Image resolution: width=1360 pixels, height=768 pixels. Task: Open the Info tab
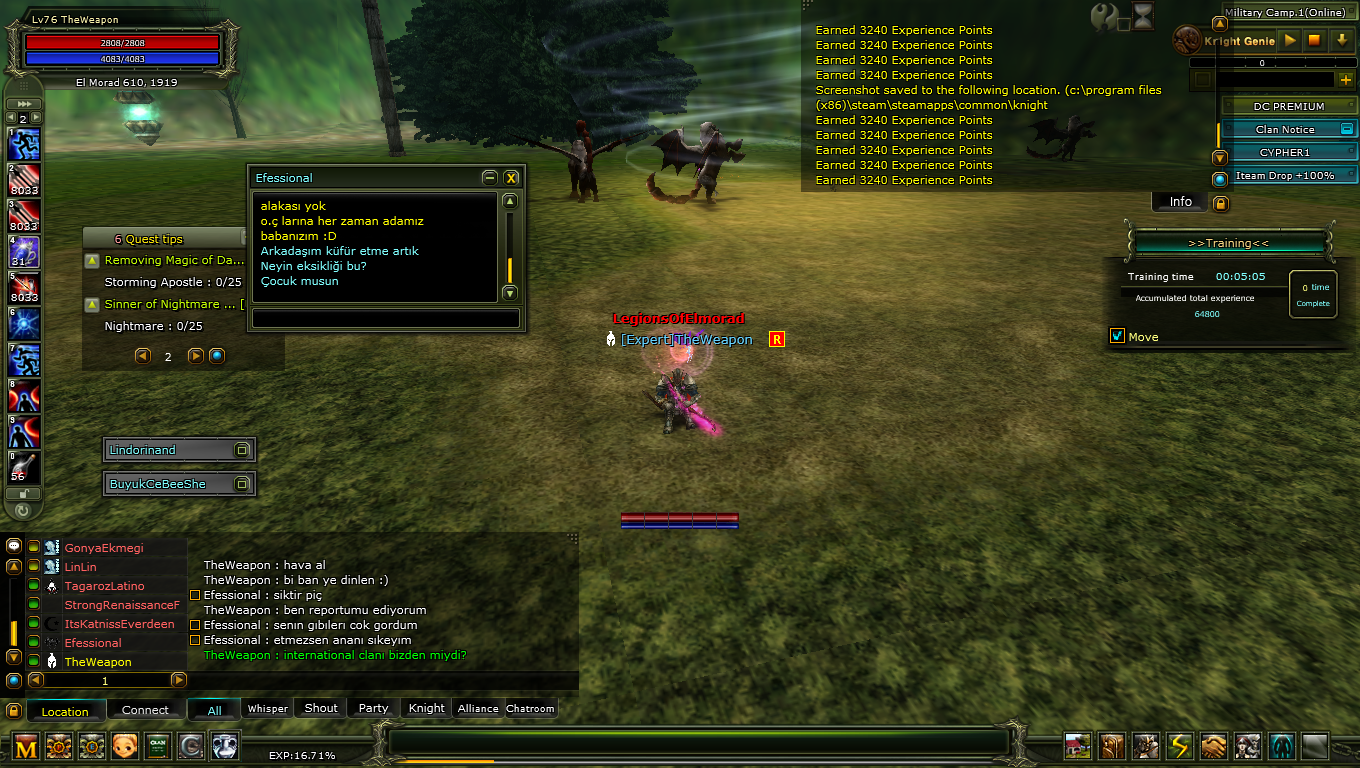pyautogui.click(x=1181, y=202)
